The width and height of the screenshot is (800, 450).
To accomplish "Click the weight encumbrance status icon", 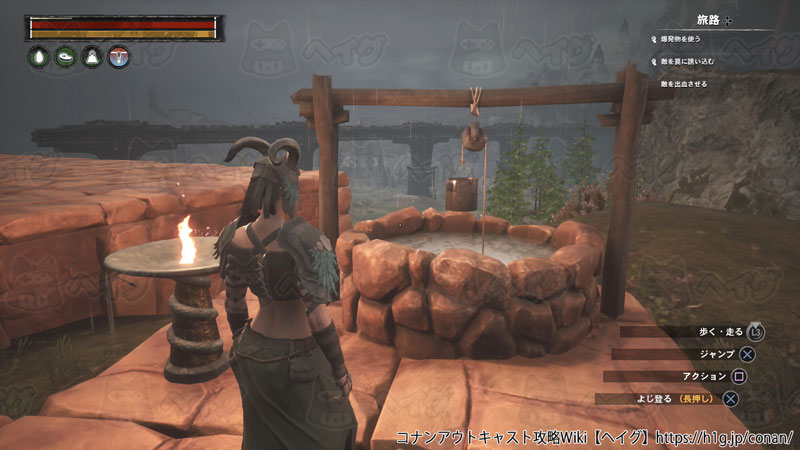I will [91, 58].
